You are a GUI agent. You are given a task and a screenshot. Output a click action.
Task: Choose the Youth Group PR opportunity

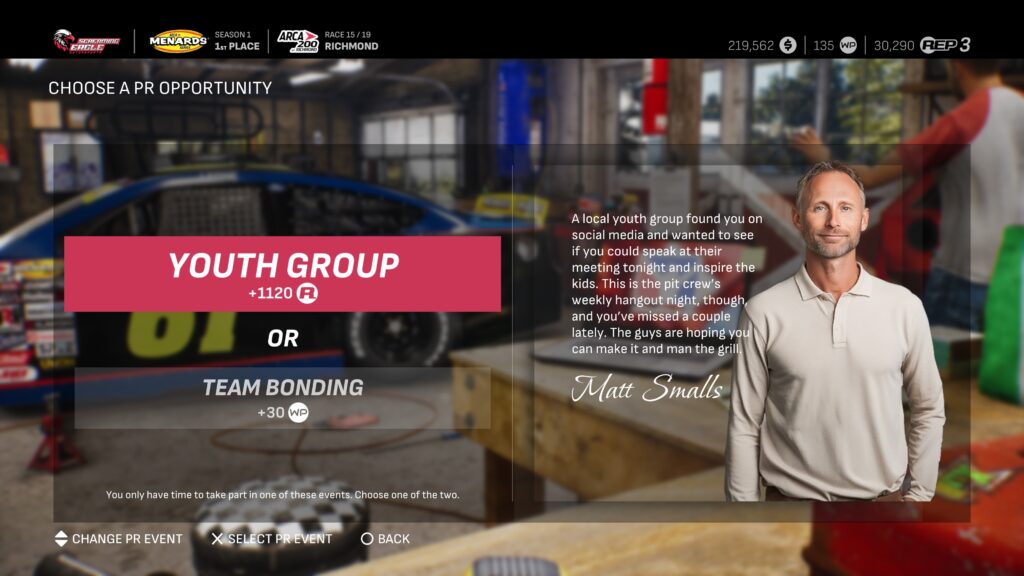tap(282, 274)
